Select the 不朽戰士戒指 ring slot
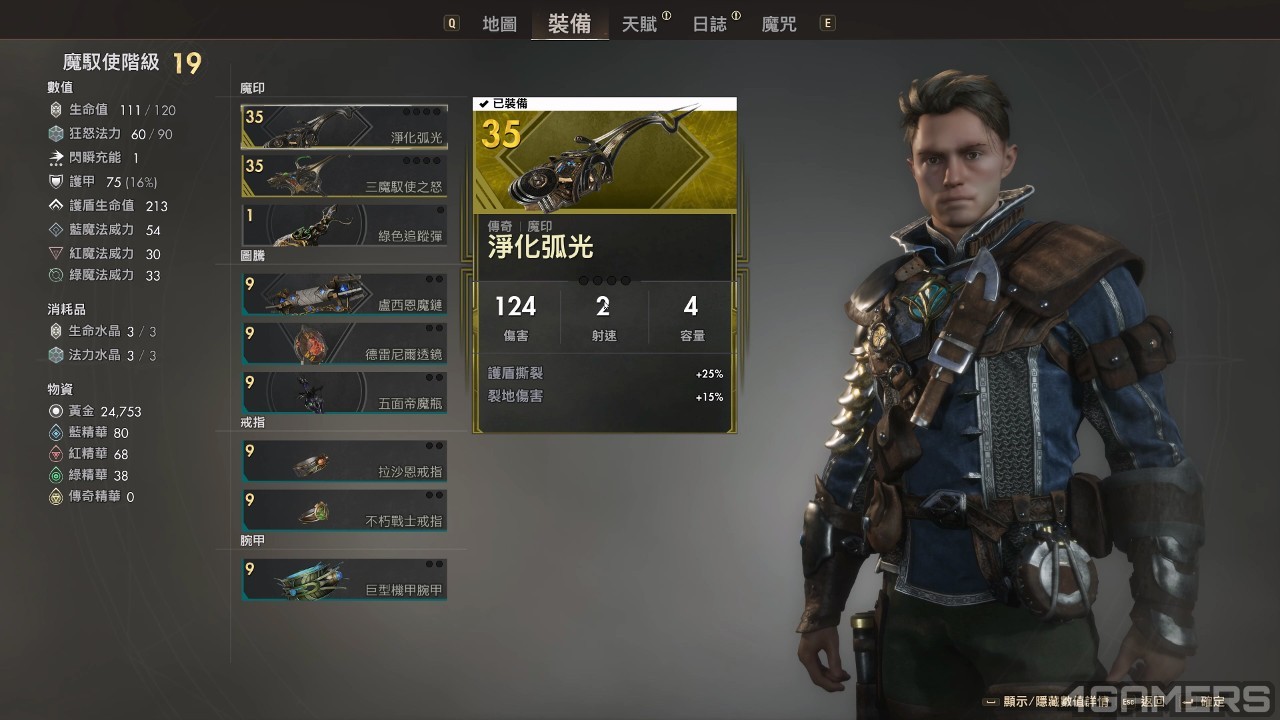The image size is (1280, 720). 344,509
